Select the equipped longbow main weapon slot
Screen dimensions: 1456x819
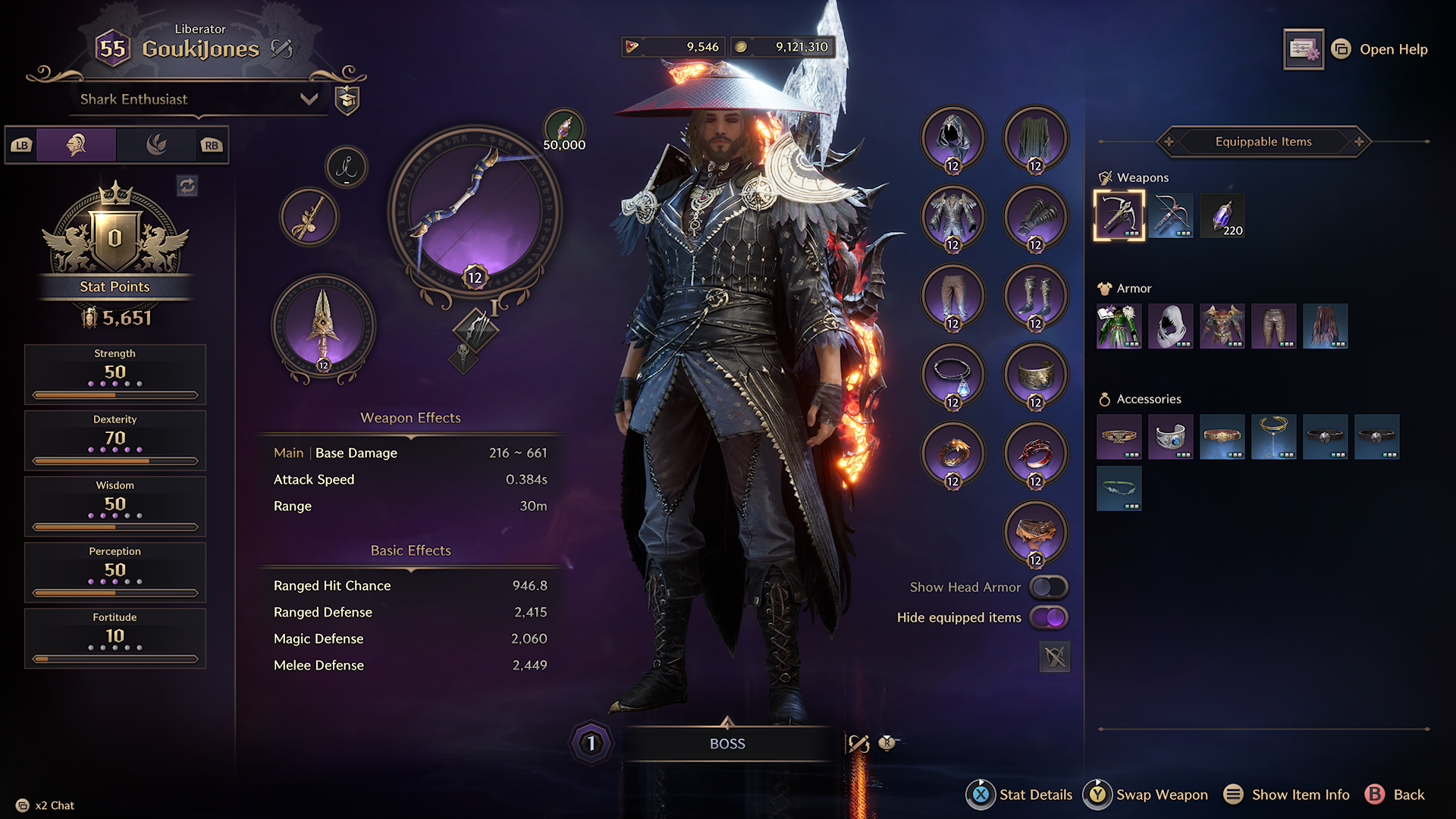(475, 211)
